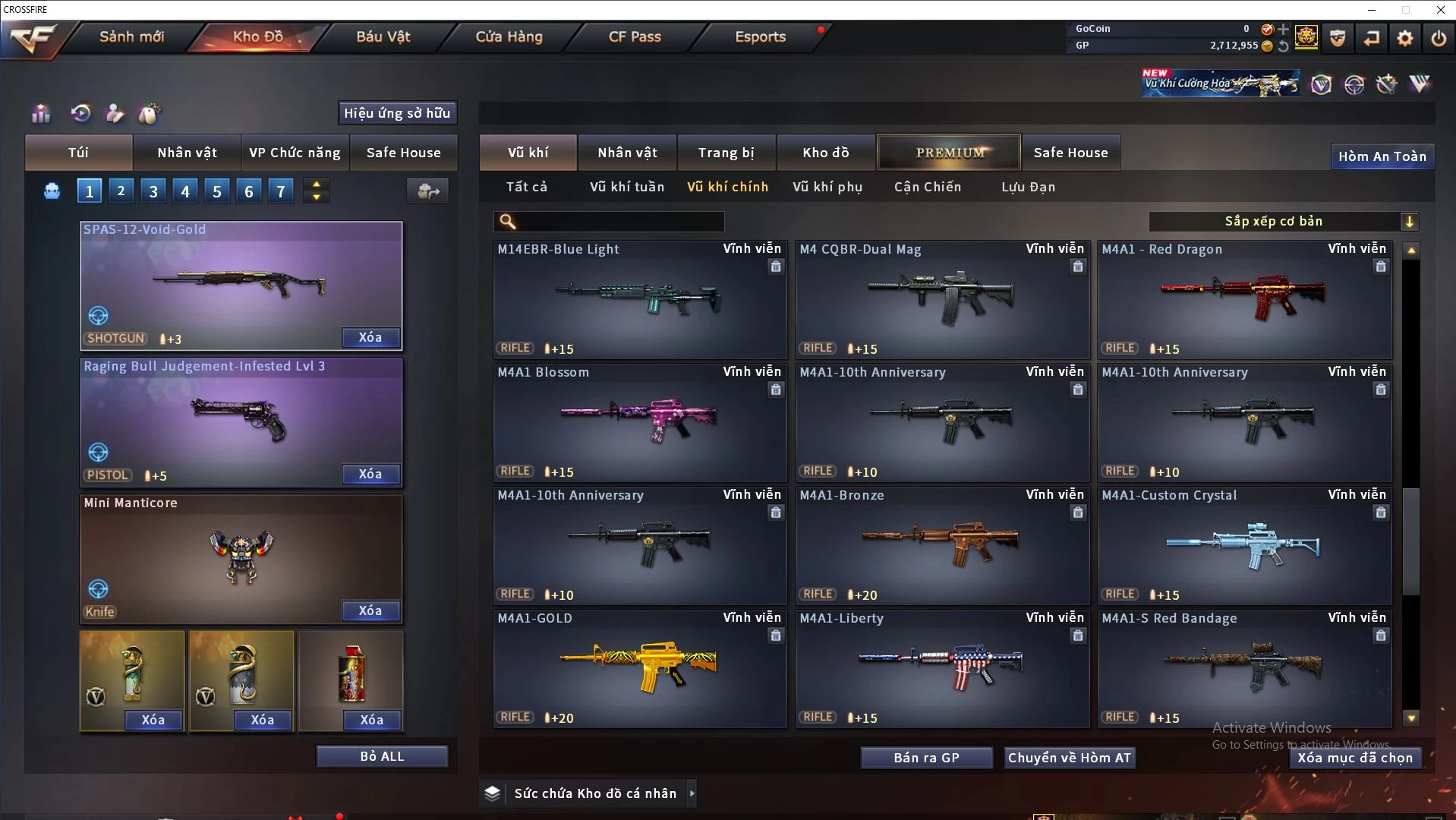This screenshot has height=820, width=1456.
Task: Select the M4A1 - Red Dragon rifle
Action: point(1244,299)
